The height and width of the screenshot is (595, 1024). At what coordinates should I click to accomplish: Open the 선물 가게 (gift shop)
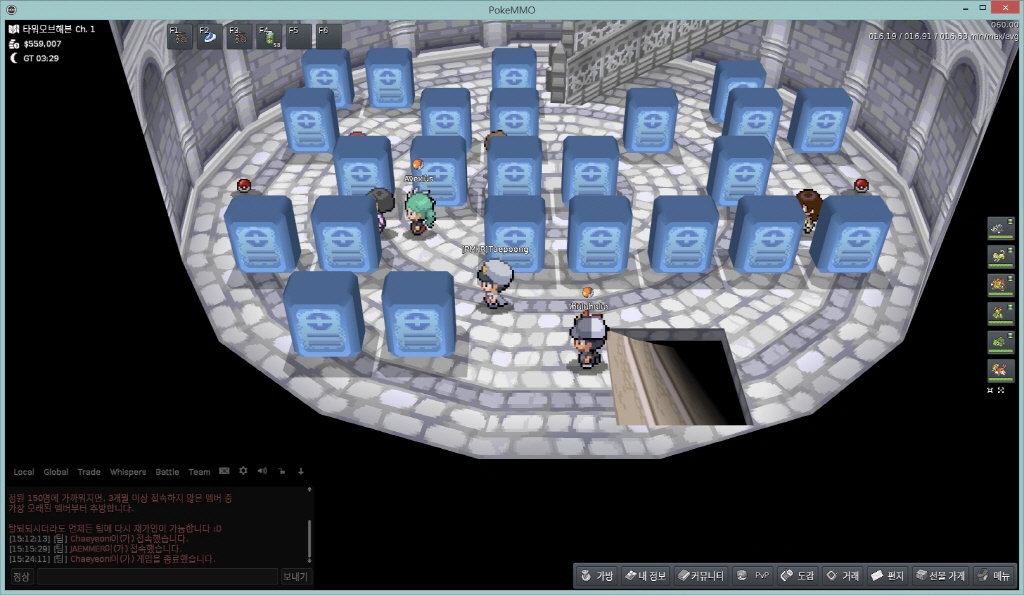939,576
